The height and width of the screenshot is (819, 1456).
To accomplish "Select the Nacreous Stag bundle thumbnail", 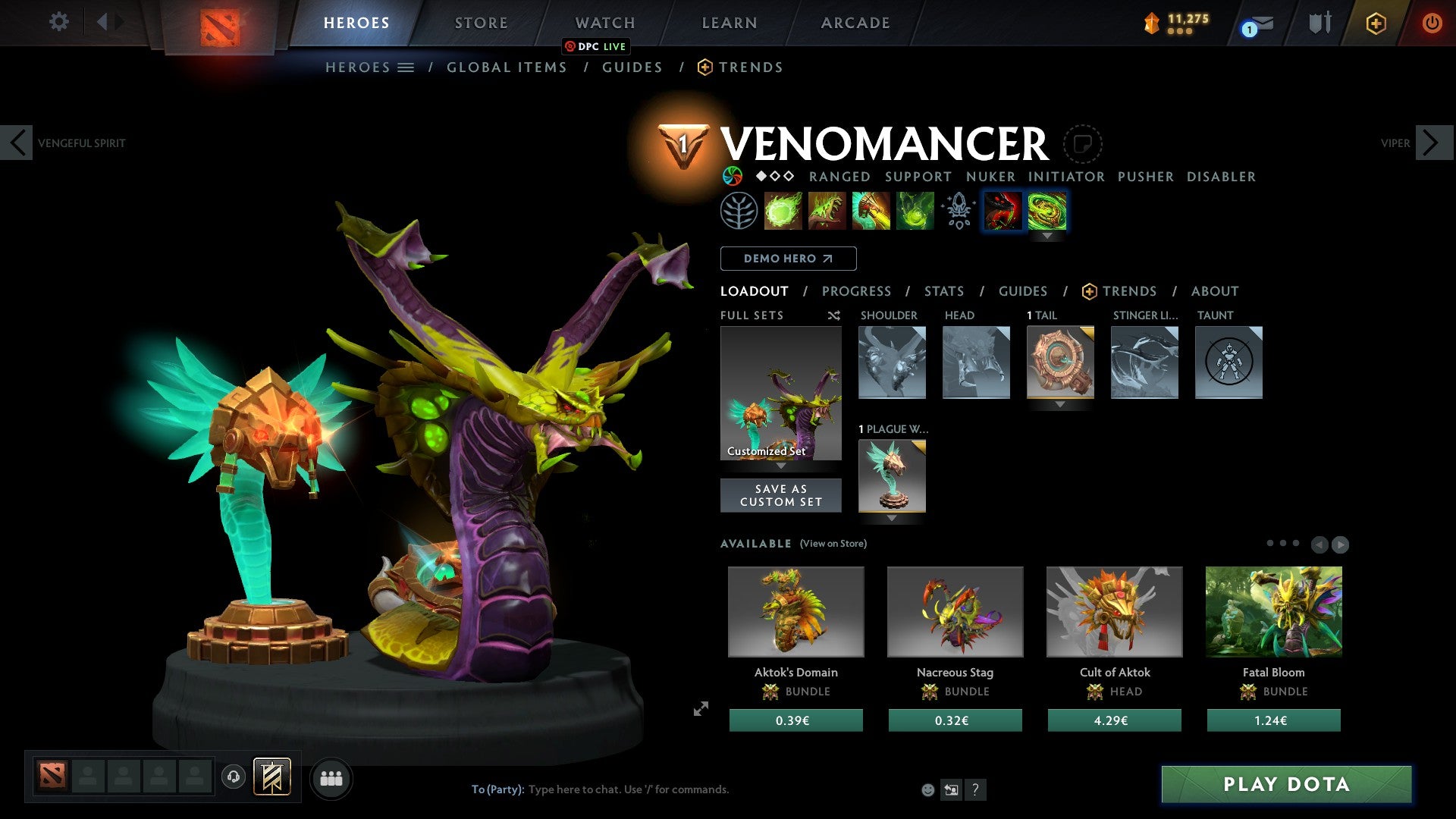I will [955, 611].
